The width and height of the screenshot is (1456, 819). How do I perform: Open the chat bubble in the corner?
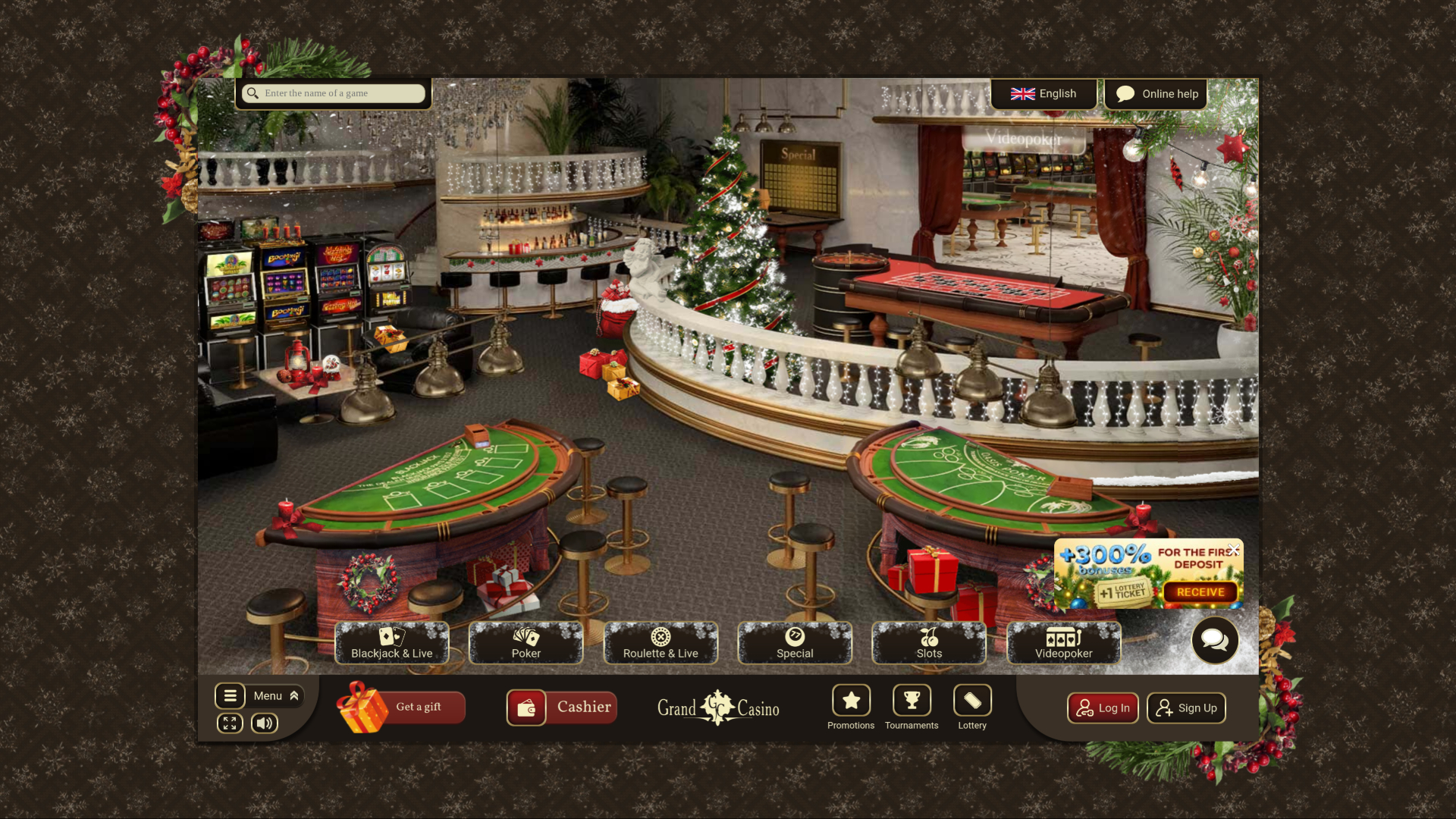coord(1215,641)
